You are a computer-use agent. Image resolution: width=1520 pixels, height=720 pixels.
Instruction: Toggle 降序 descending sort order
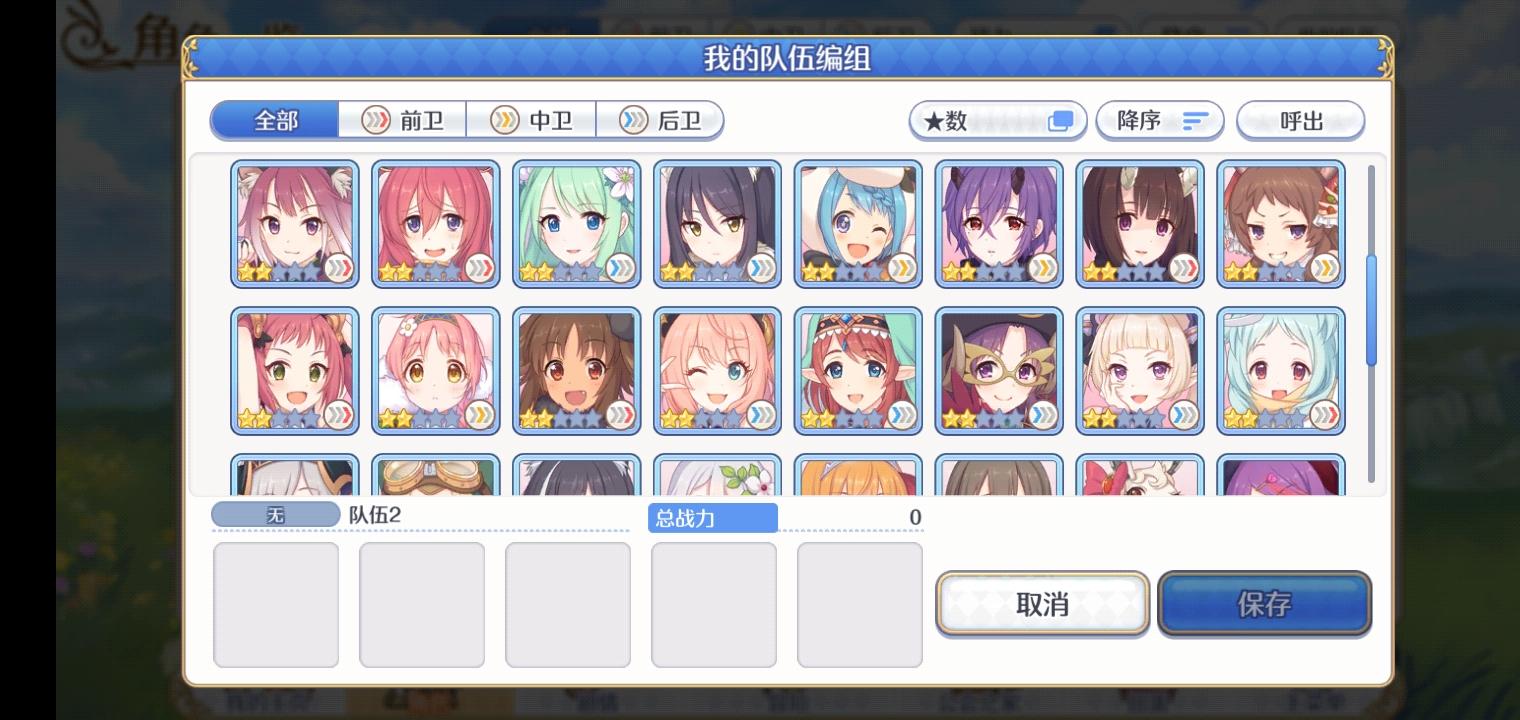pyautogui.click(x=1160, y=119)
